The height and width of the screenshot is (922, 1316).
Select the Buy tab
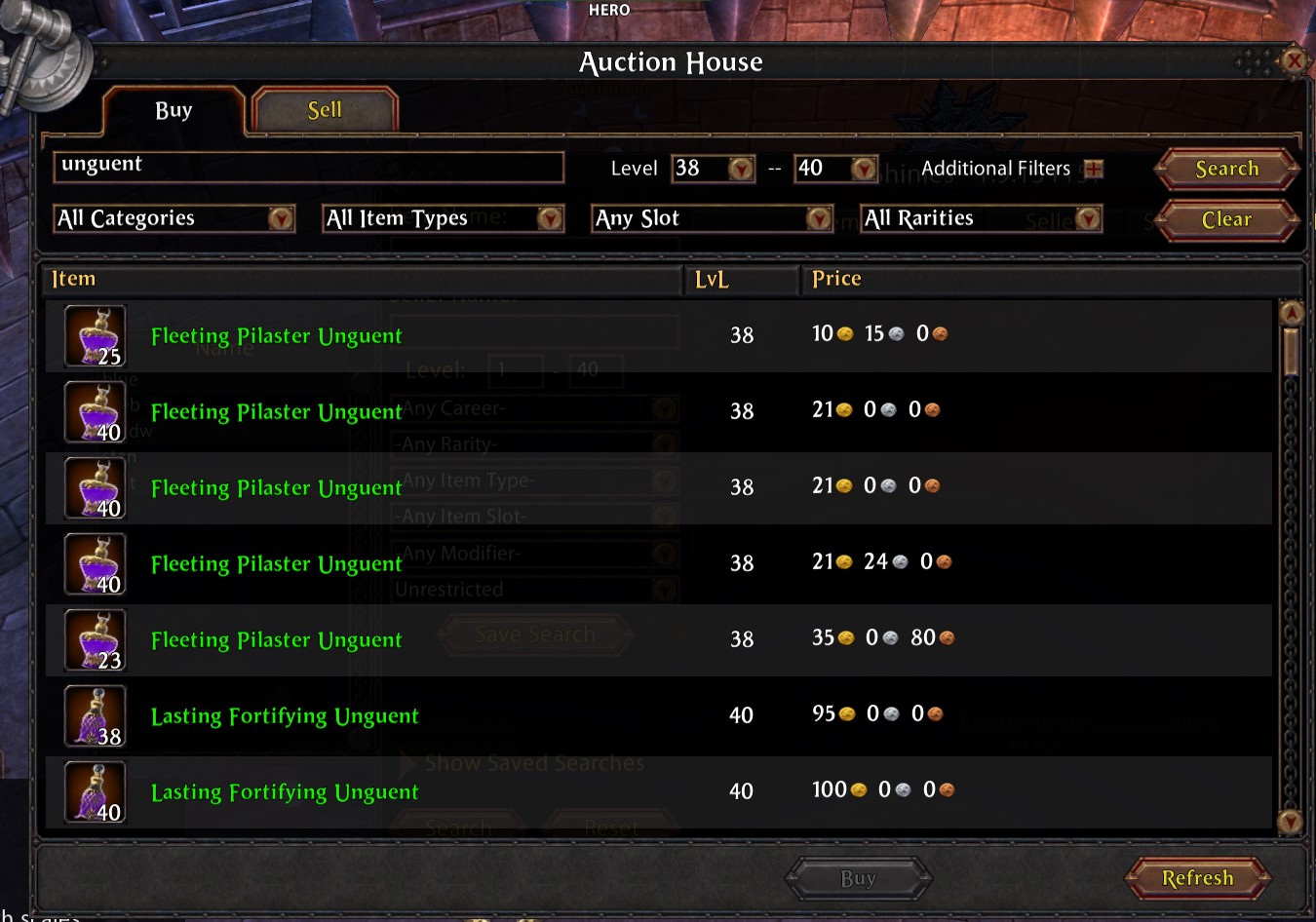174,110
